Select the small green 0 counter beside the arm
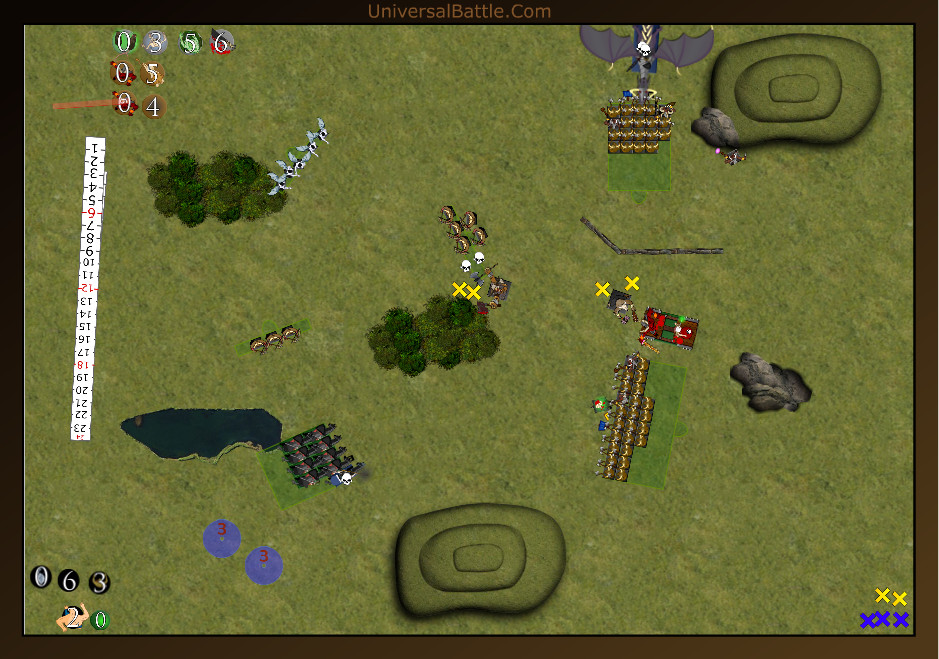 [x=100, y=620]
